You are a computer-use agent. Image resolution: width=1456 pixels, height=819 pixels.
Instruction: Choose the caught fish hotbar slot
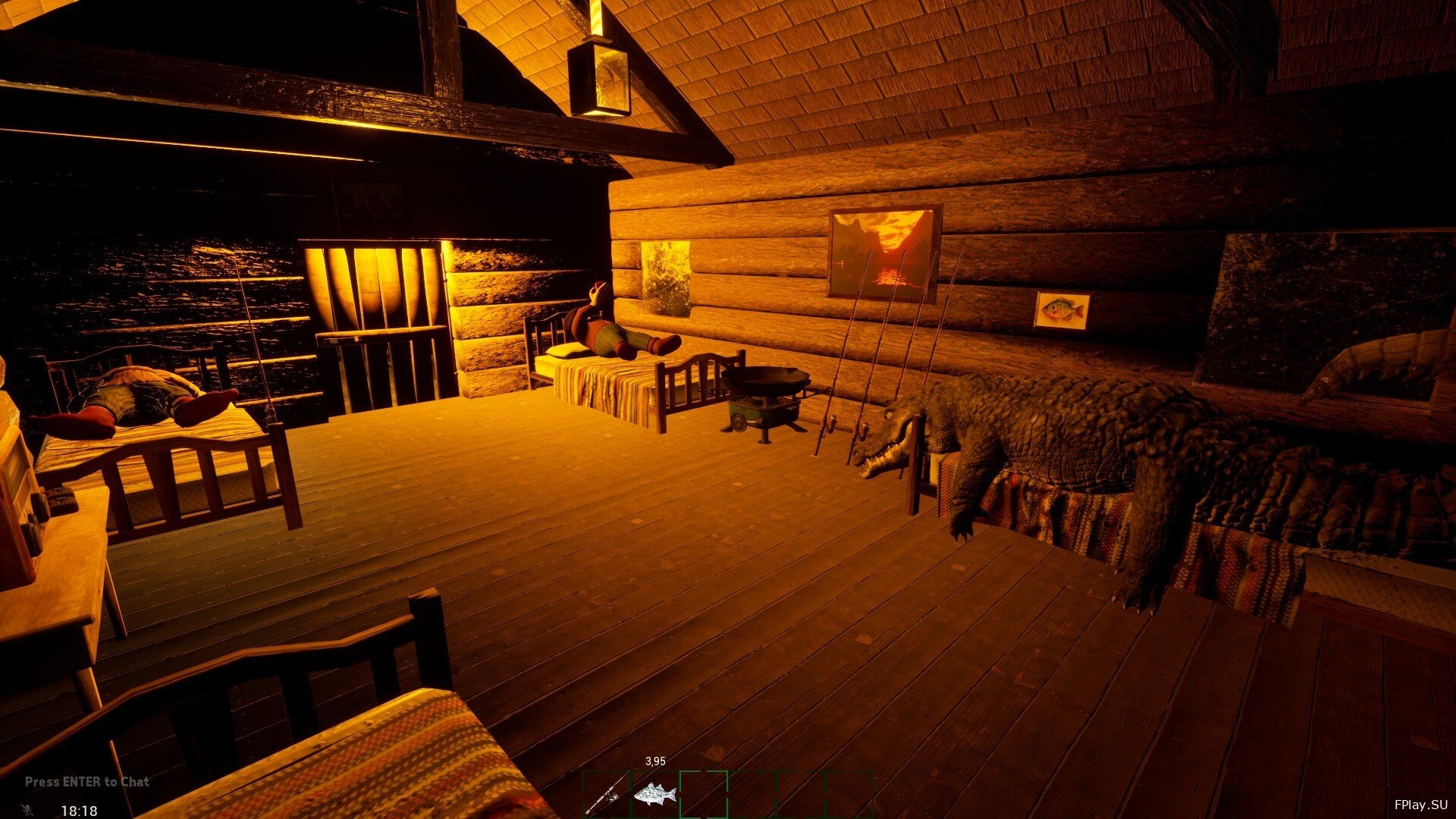coord(654,794)
